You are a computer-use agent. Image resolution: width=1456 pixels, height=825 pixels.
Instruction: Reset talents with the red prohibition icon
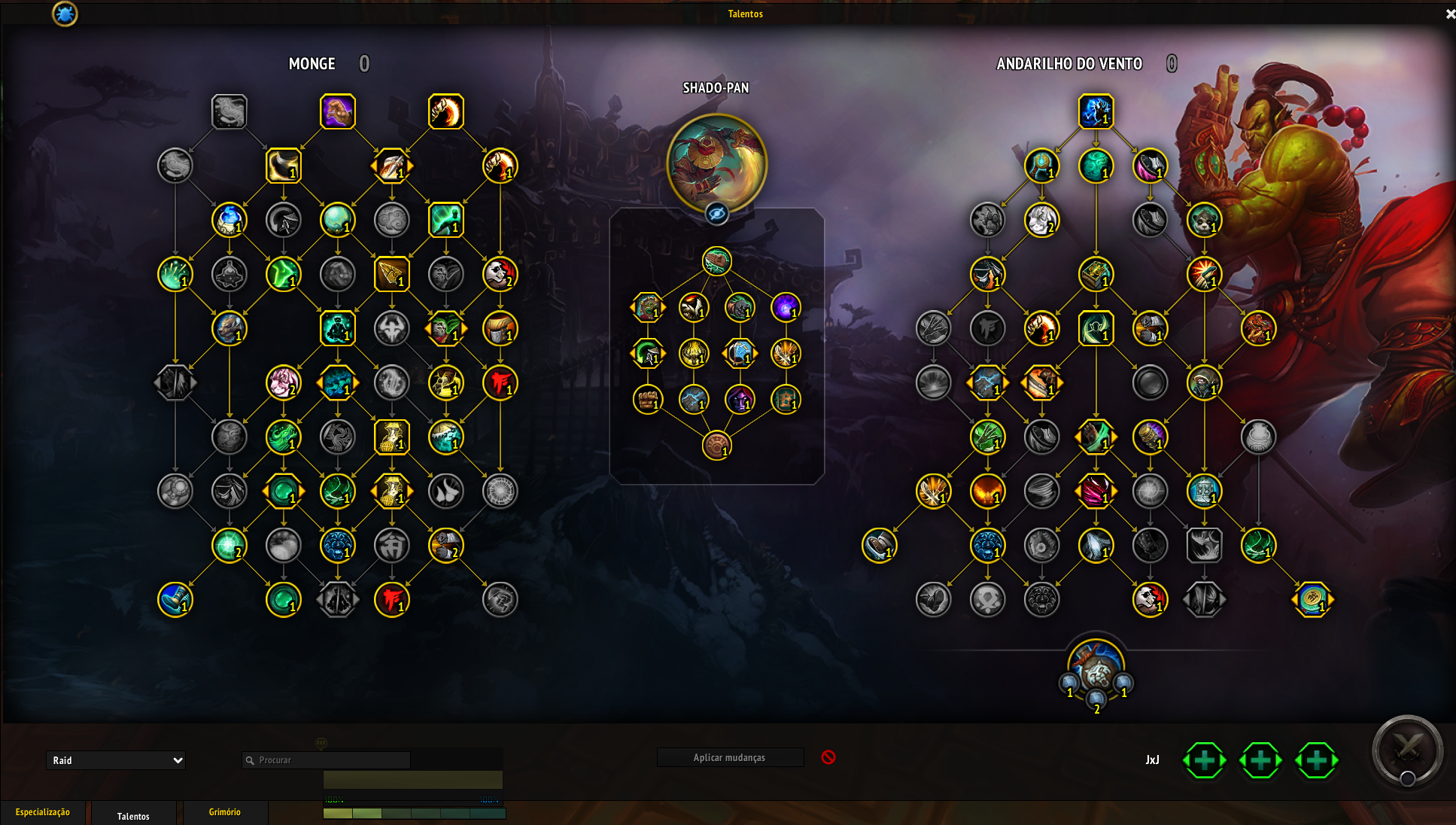pyautogui.click(x=828, y=757)
